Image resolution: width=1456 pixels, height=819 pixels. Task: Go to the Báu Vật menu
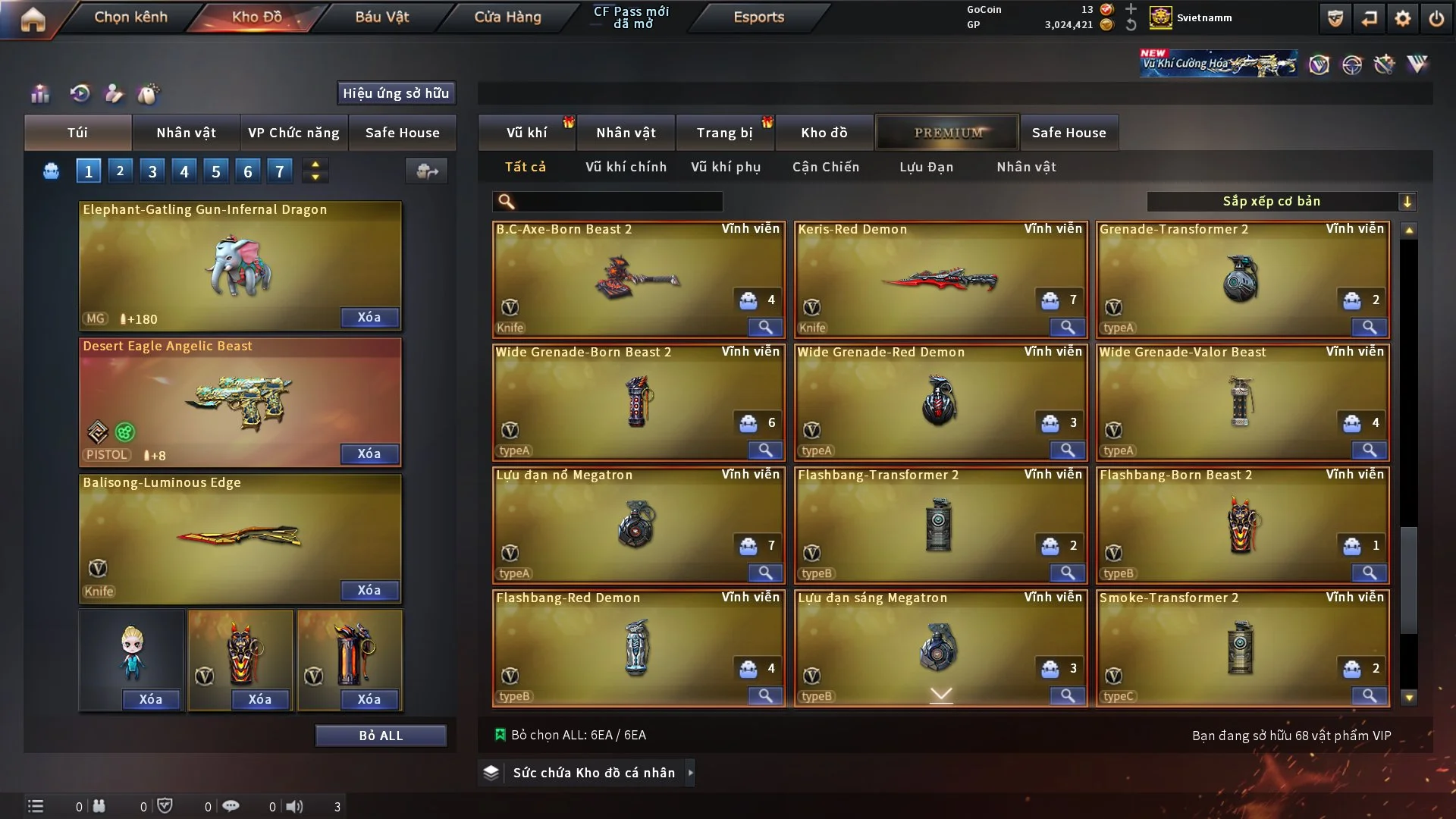(x=381, y=17)
